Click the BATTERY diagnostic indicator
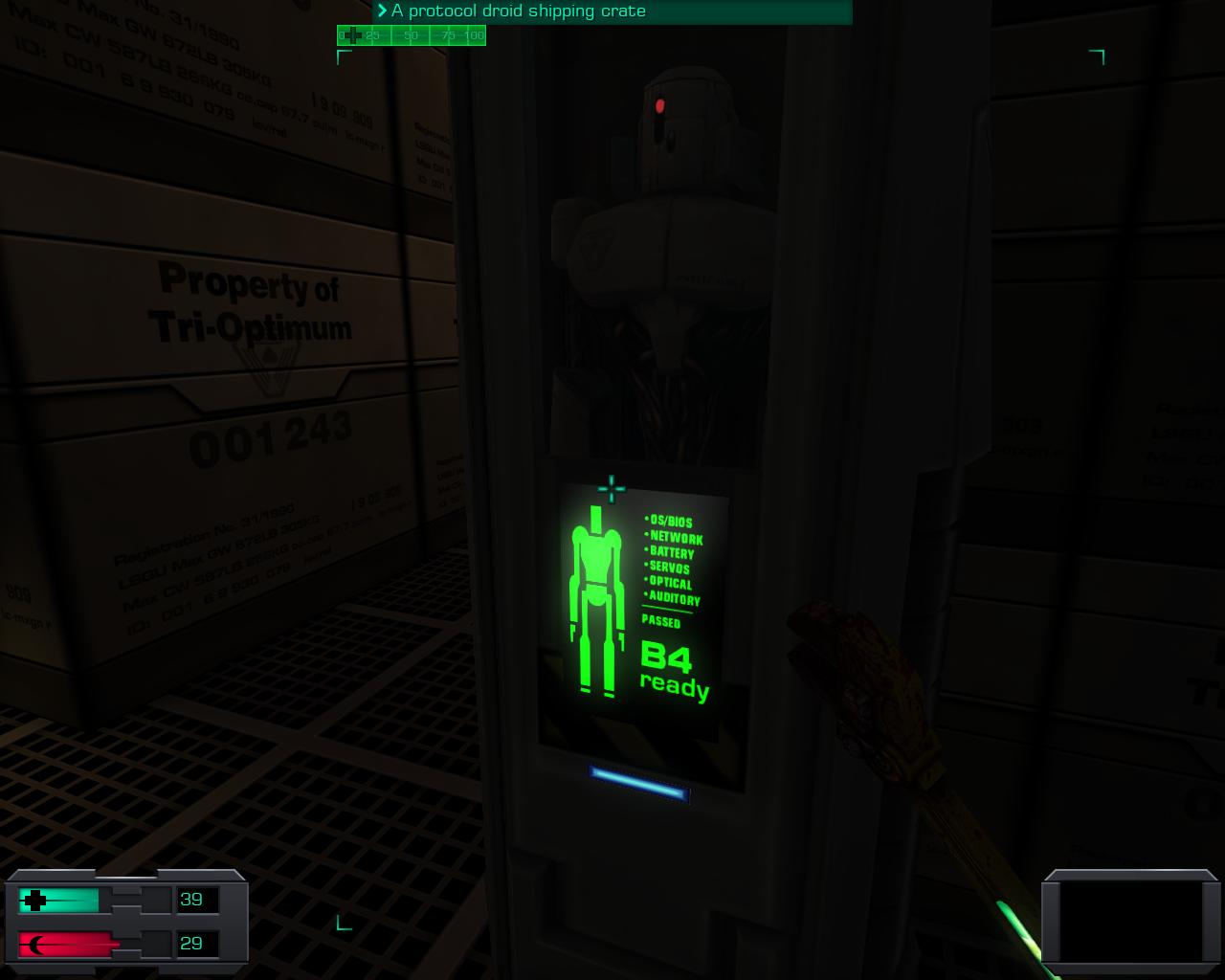 click(670, 553)
